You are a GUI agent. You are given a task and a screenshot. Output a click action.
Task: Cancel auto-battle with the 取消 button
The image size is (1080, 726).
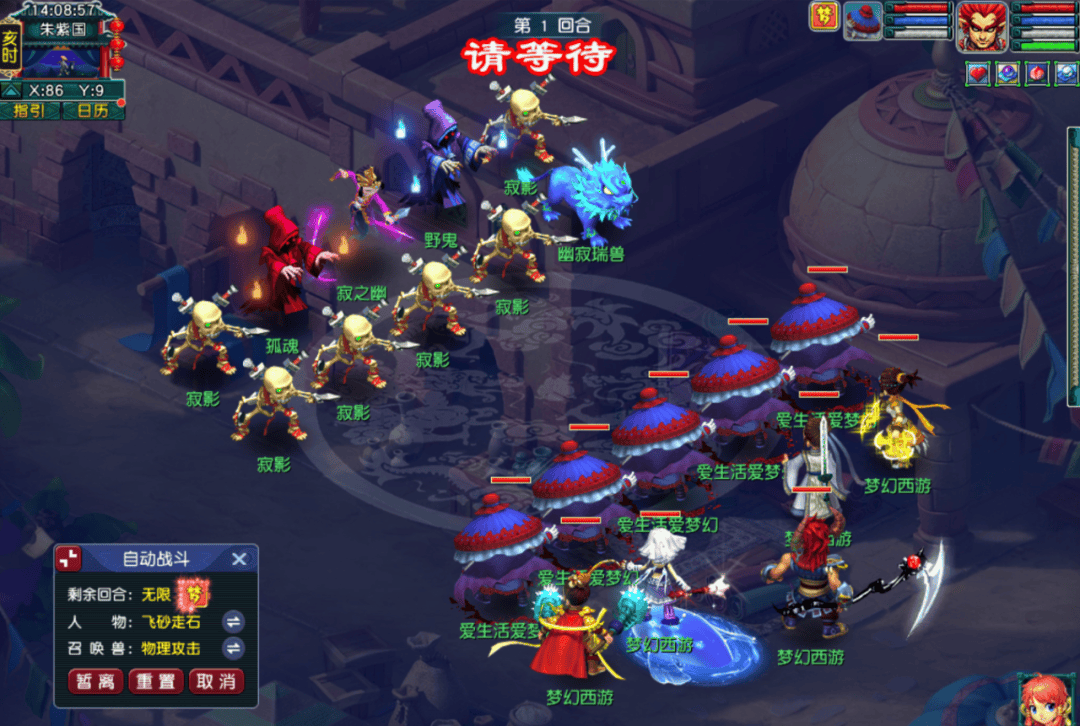point(216,681)
